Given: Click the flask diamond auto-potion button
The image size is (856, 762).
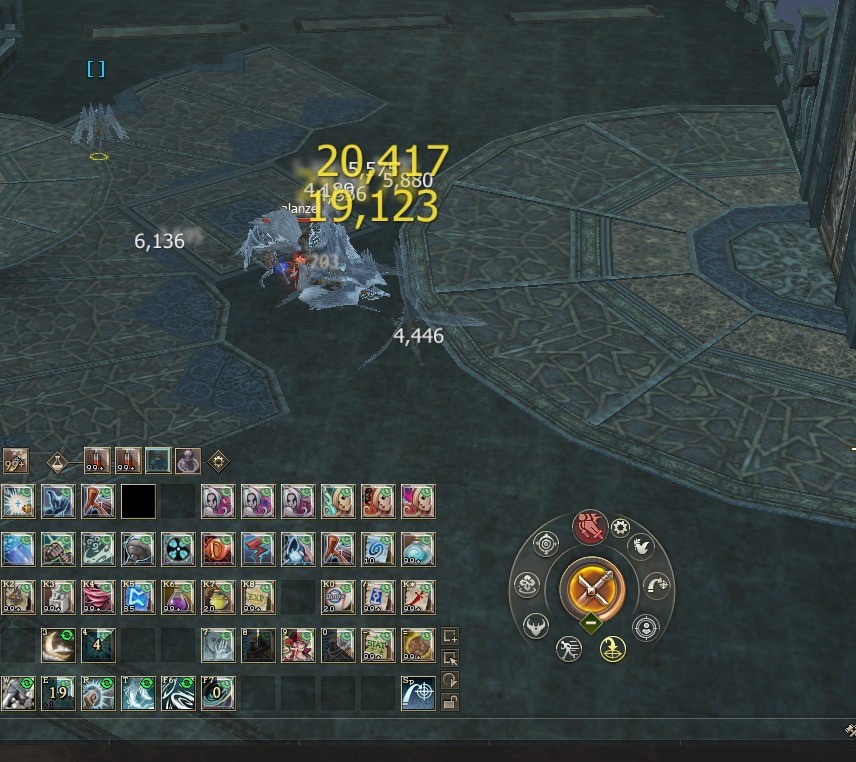Looking at the screenshot, I should [57, 462].
